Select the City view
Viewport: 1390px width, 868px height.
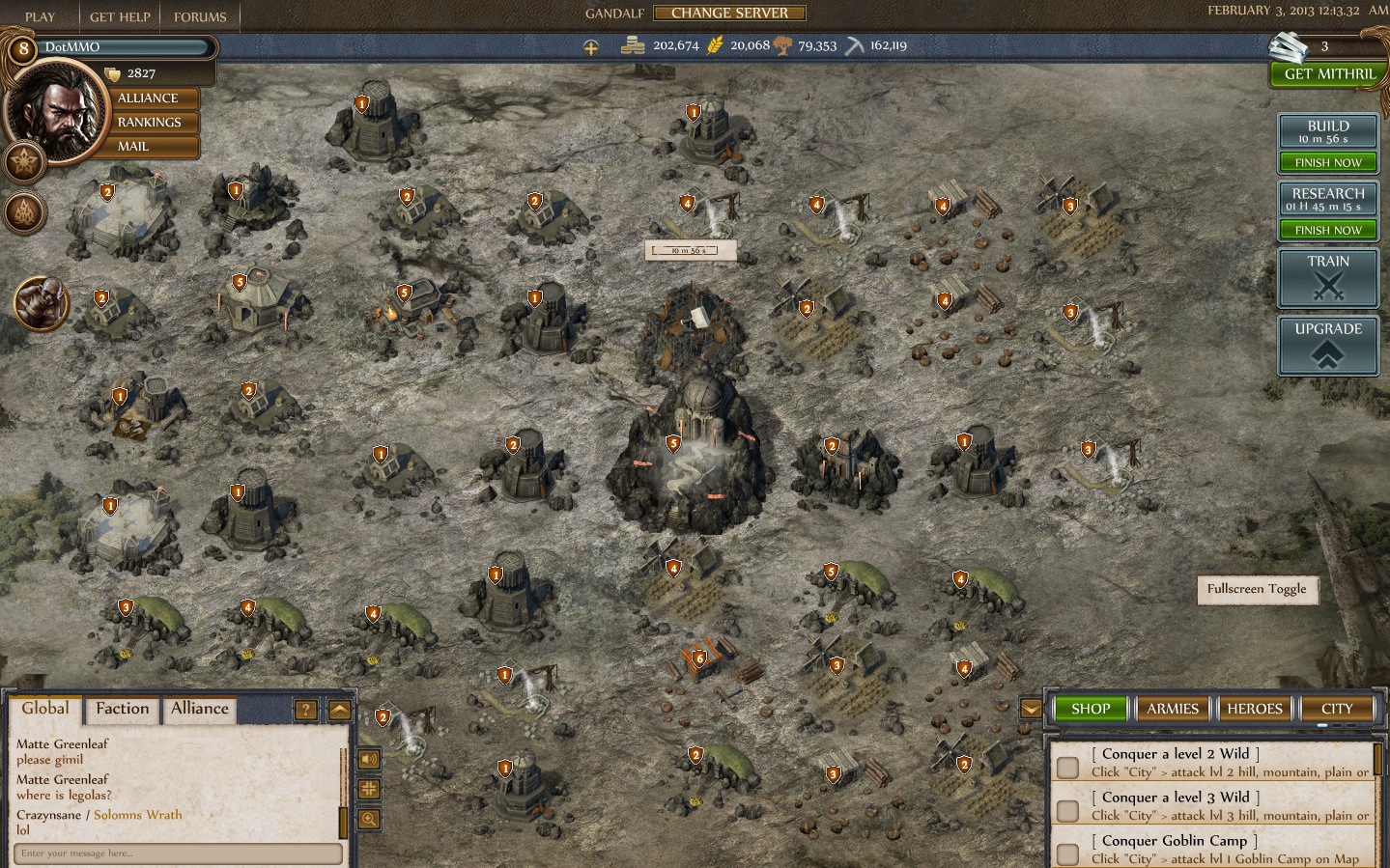coord(1337,709)
